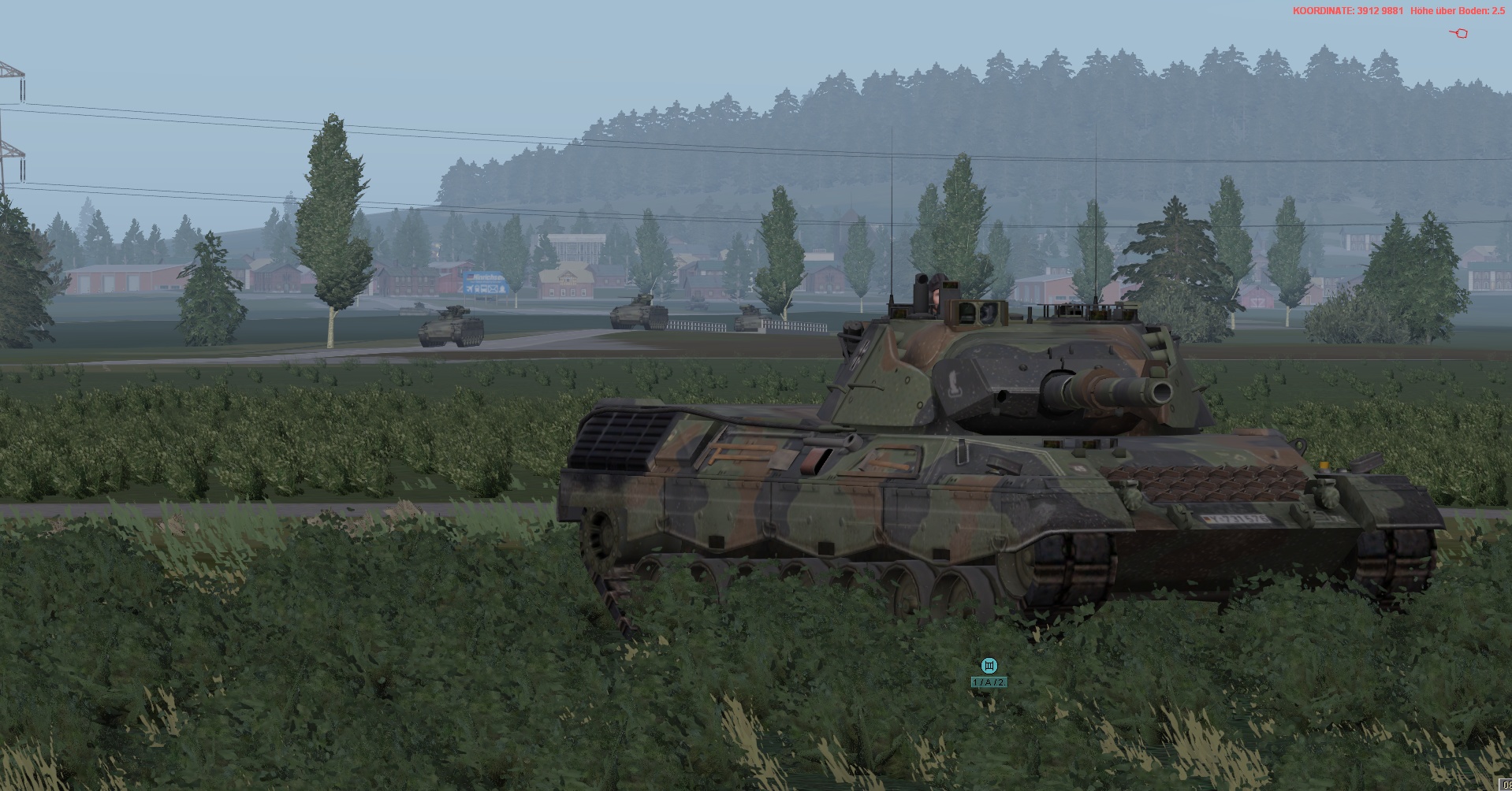Image resolution: width=1512 pixels, height=791 pixels.
Task: Click the 1/A/2 unit callsign label
Action: (x=989, y=682)
